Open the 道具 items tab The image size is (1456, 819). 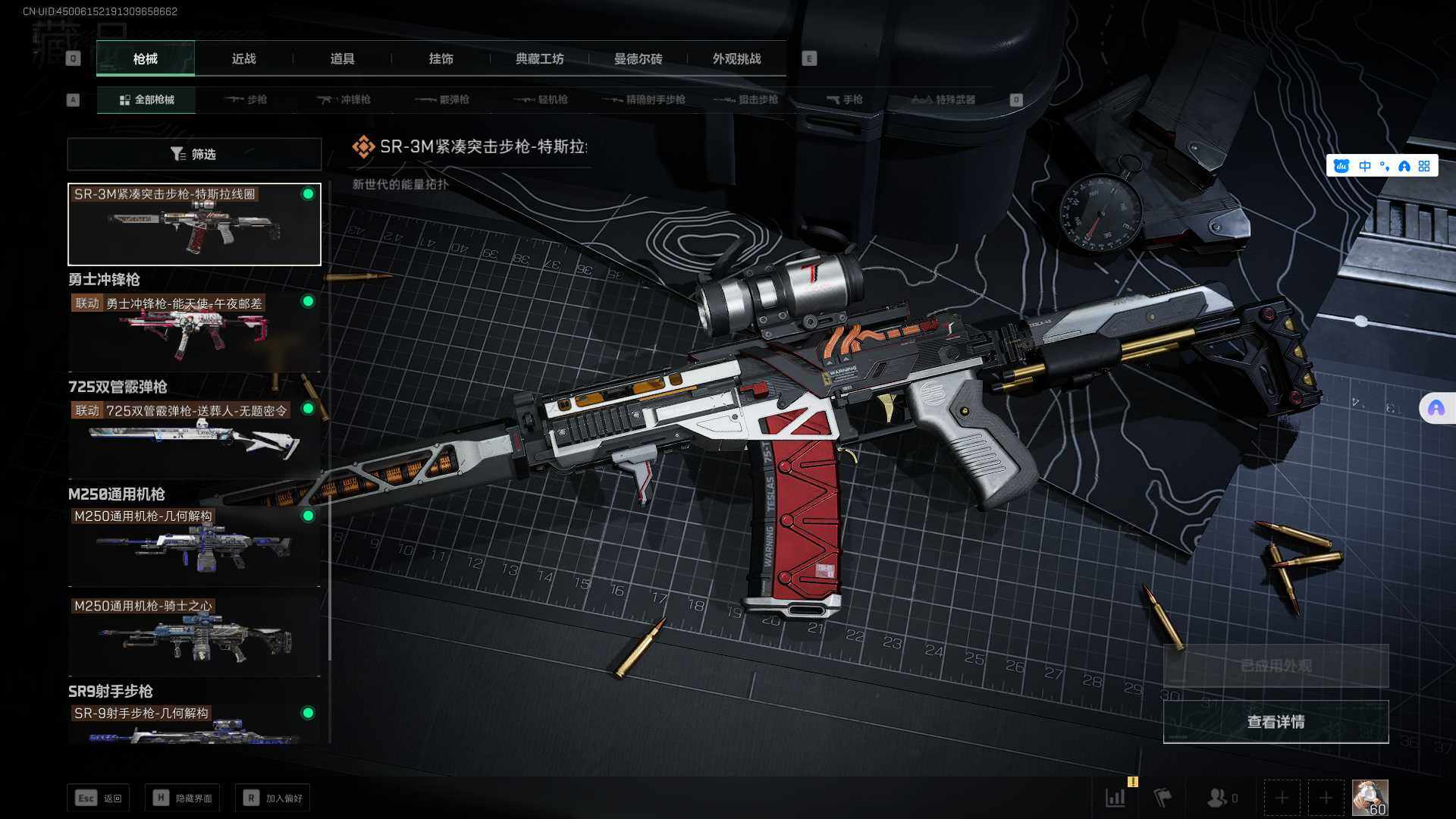342,59
